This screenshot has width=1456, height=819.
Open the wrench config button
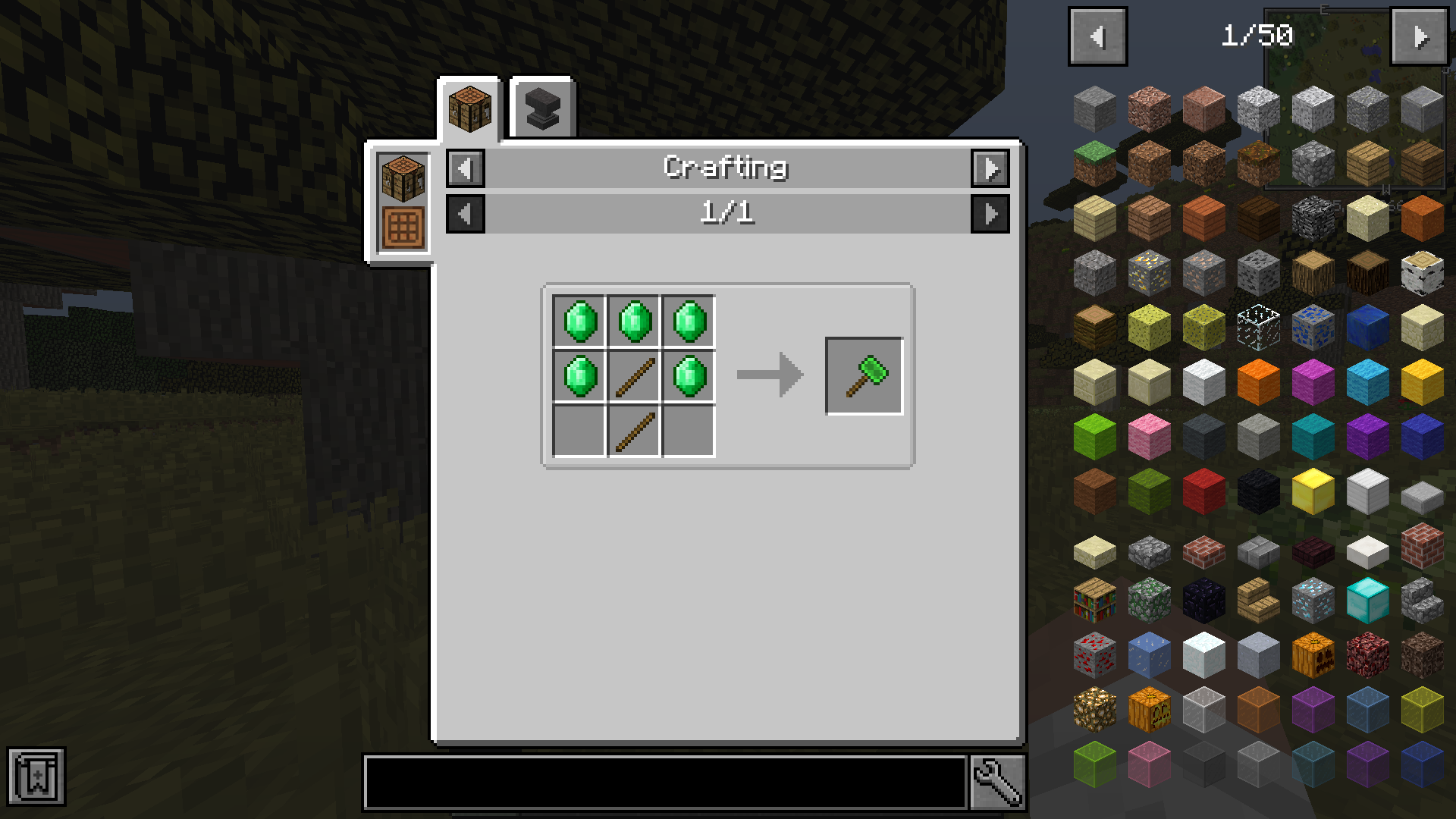[997, 782]
